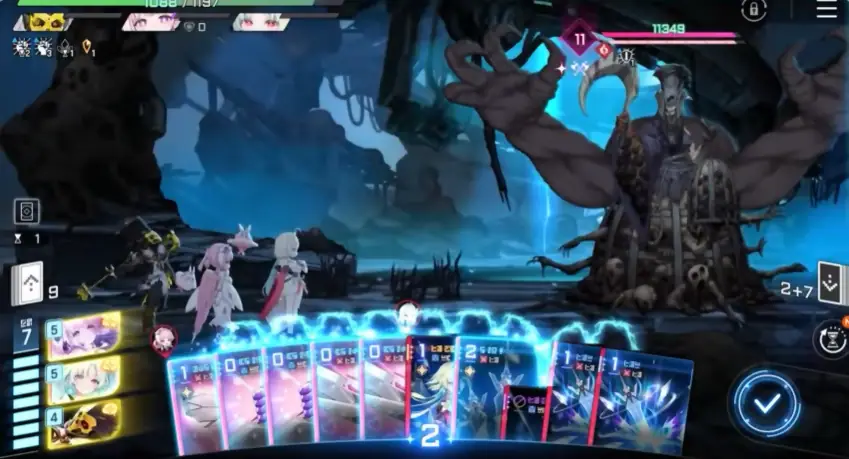Open the hamburger menu
849x459 pixels.
click(x=826, y=10)
